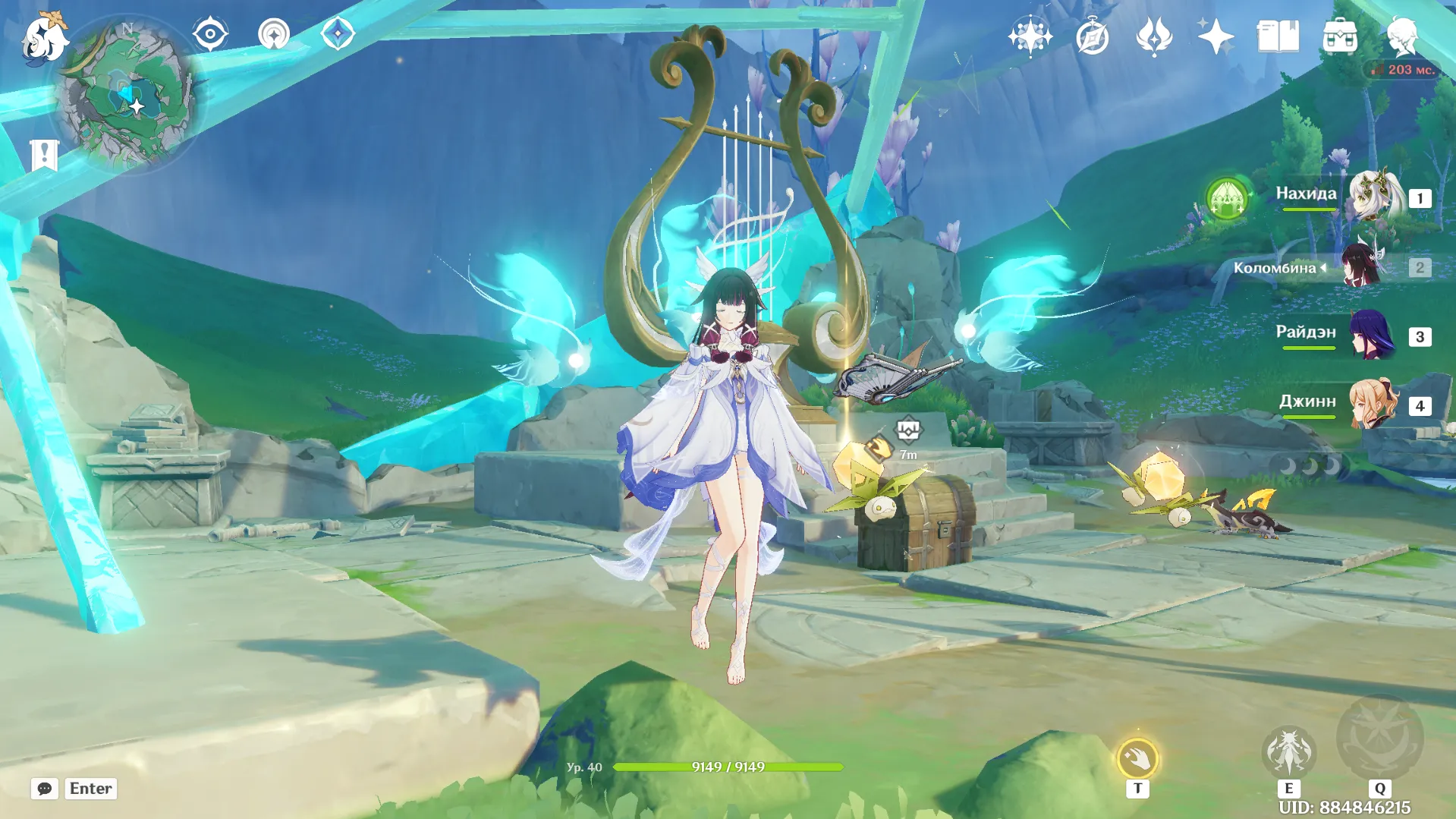Activate the elemental burst icon

tap(1379, 738)
